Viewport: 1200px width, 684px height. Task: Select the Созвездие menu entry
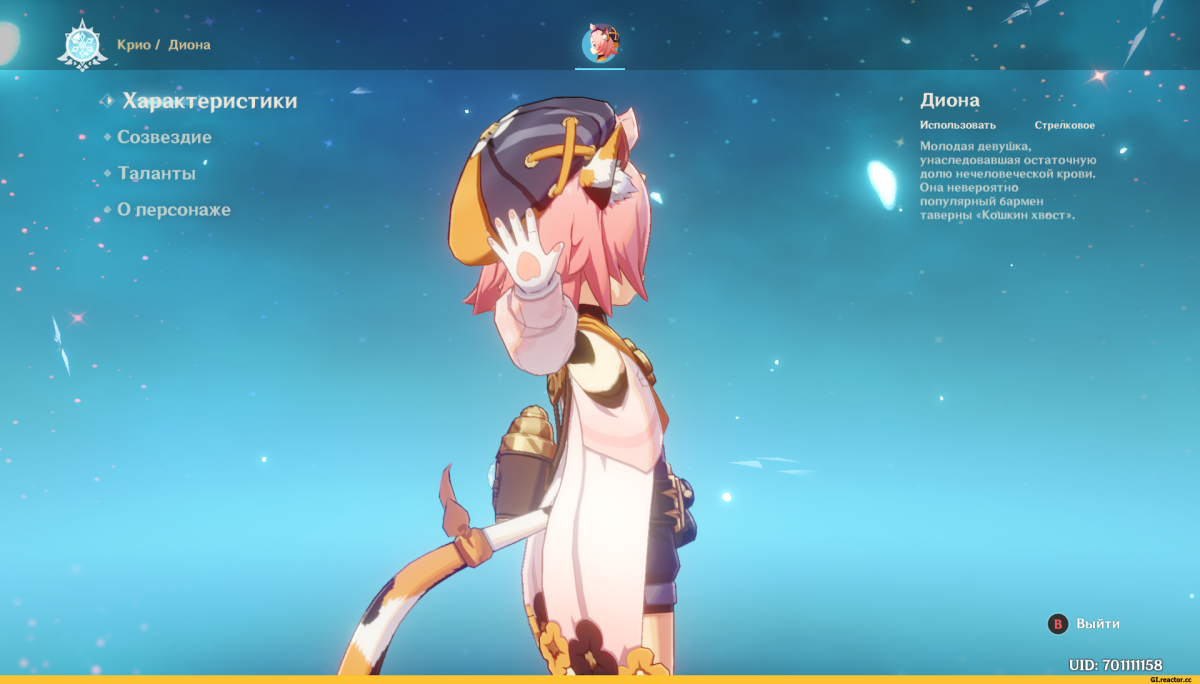164,137
